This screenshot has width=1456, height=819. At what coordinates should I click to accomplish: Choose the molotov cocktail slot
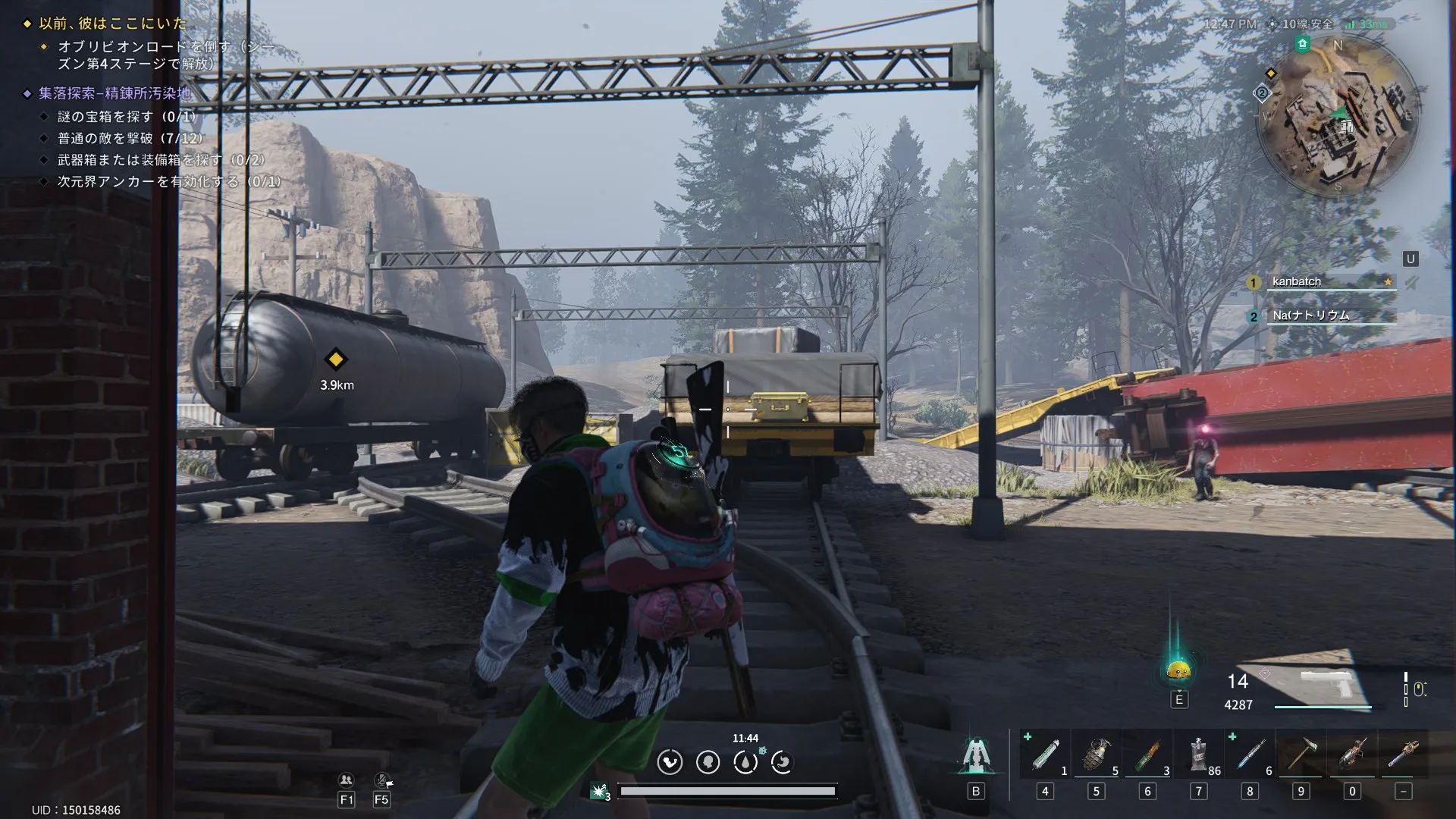[x=1147, y=755]
